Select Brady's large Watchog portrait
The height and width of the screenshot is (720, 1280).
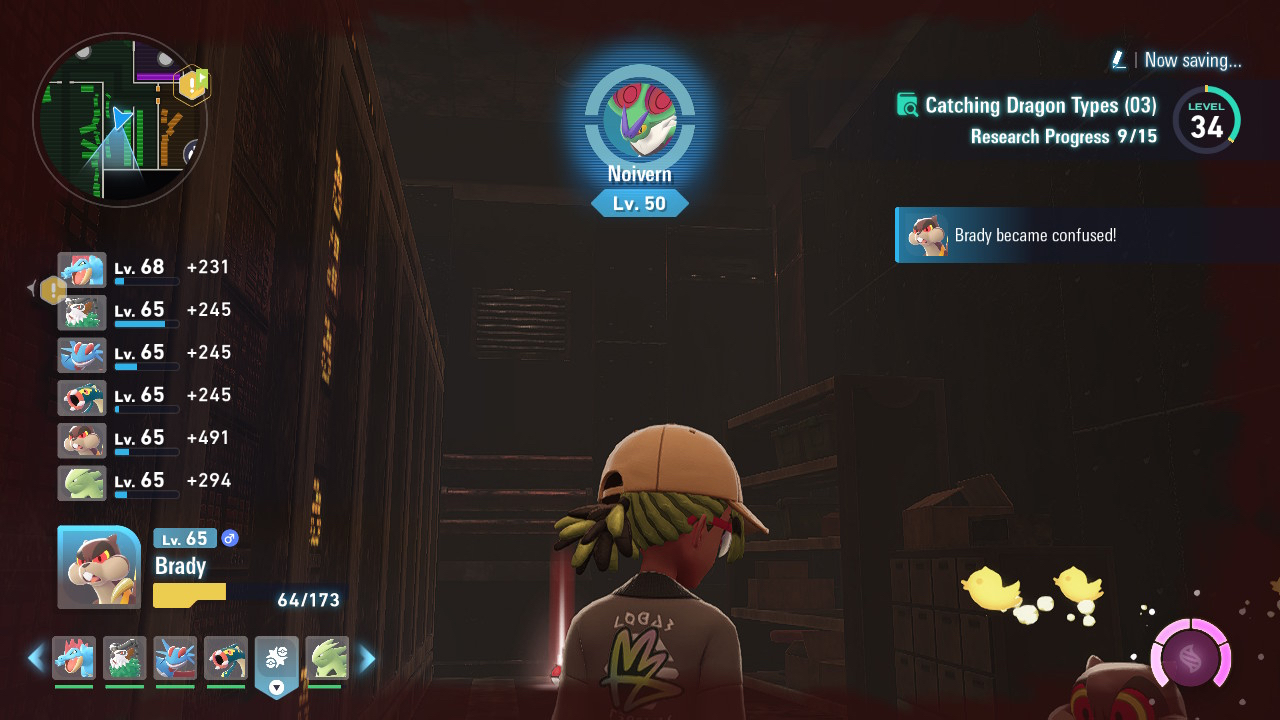(99, 567)
